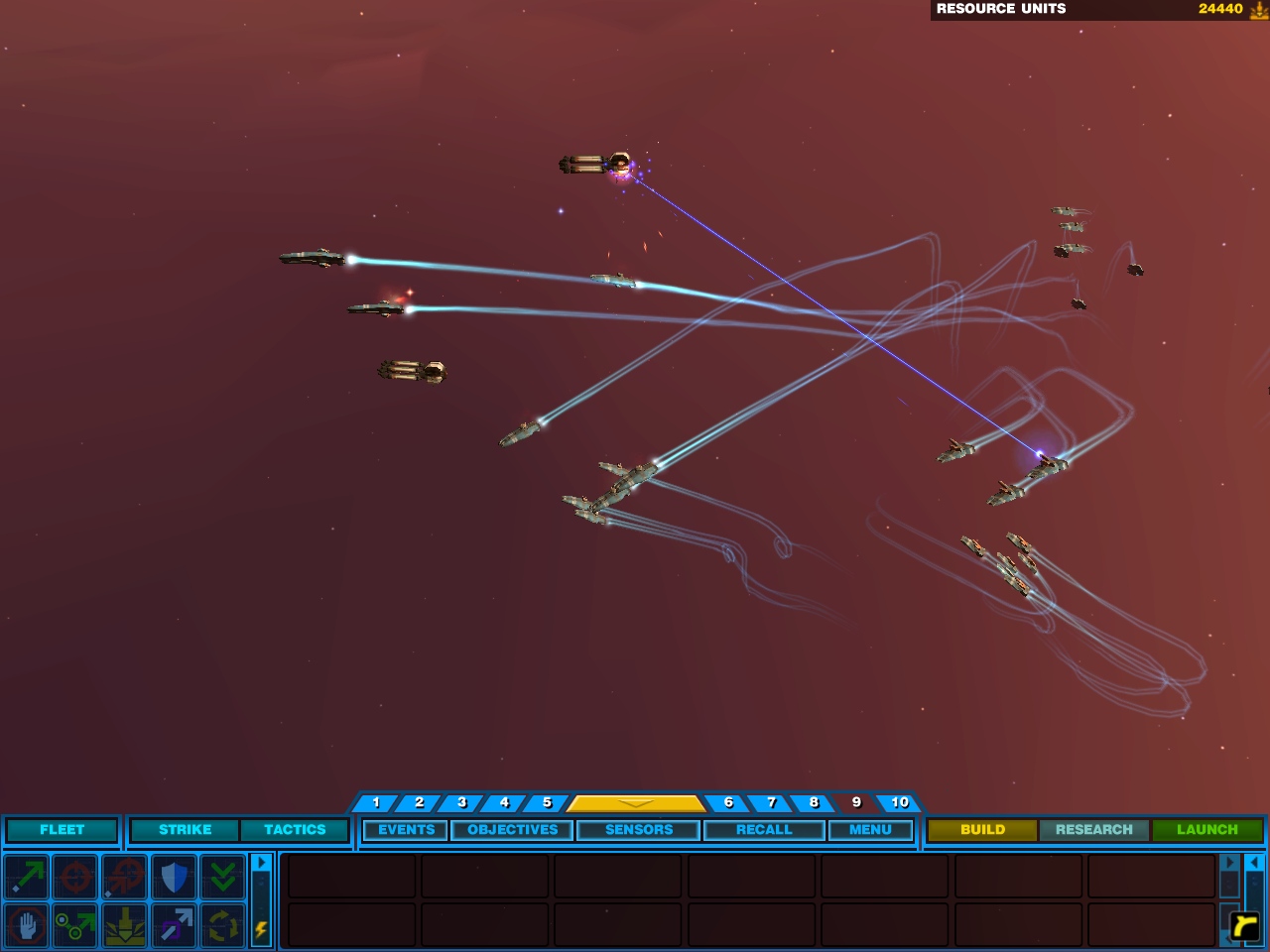Screen dimensions: 1270x952
Task: Open the Build manager
Action: coord(982,830)
